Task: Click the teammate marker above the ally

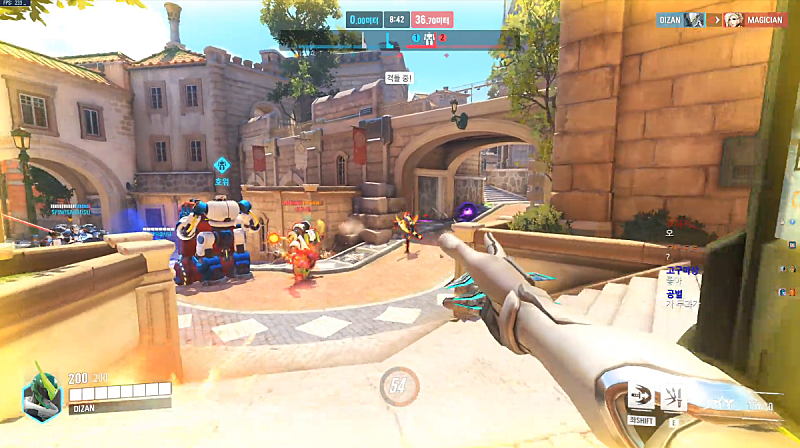Action: click(222, 164)
